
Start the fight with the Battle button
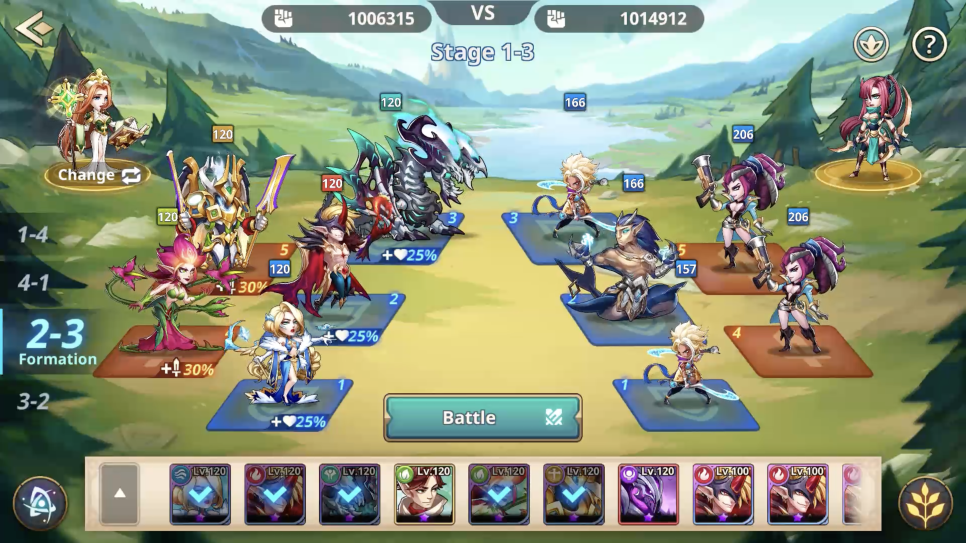(482, 417)
